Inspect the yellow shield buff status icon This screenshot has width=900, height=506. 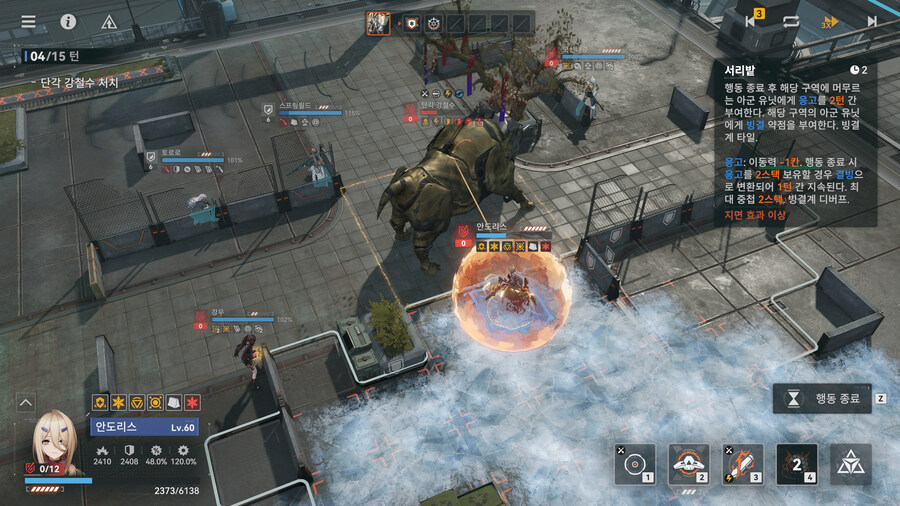[101, 402]
